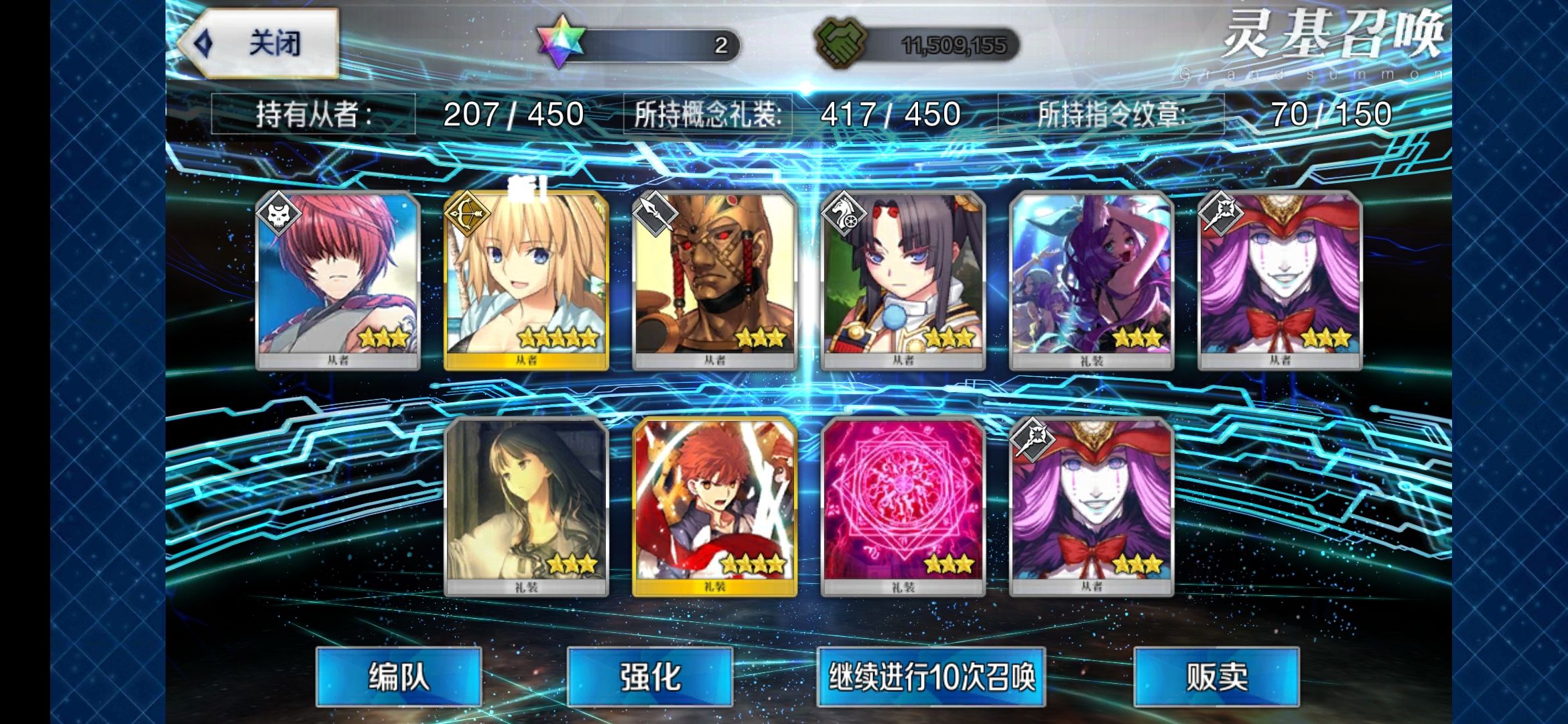
Task: Open the 编队 party formation menu
Action: click(x=399, y=676)
